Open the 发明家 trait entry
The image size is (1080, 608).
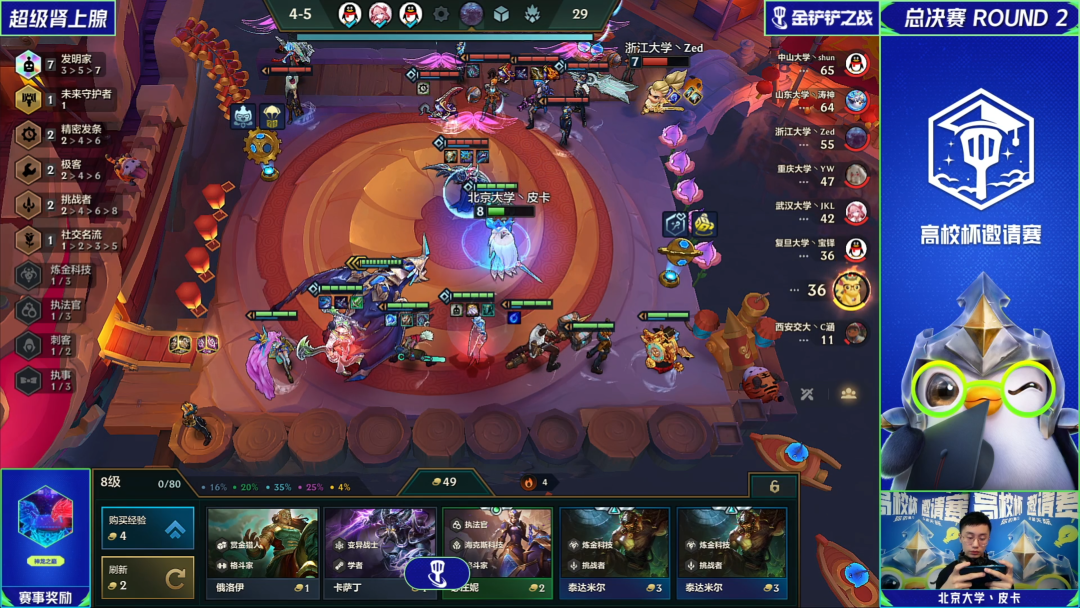coord(28,64)
